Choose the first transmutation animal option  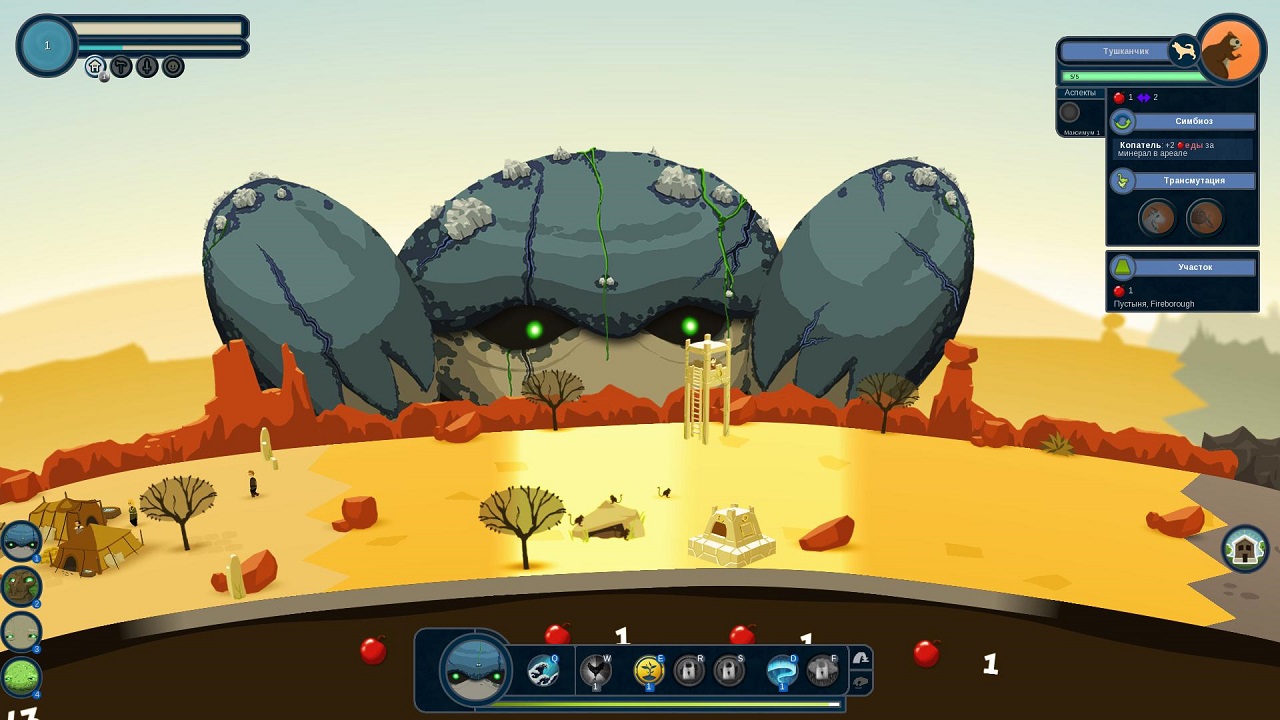(x=1157, y=217)
